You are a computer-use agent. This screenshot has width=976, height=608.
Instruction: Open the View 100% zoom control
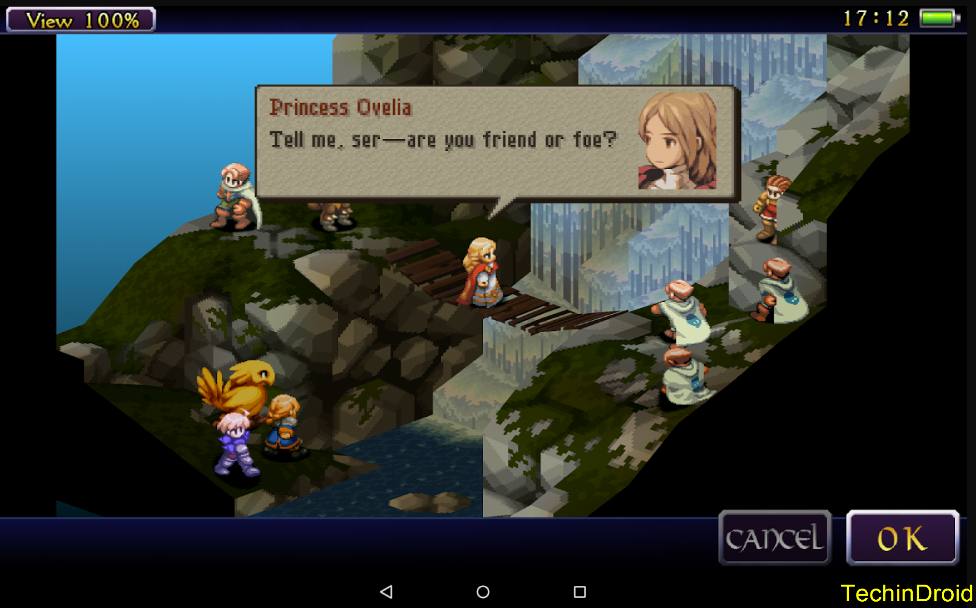pos(81,19)
